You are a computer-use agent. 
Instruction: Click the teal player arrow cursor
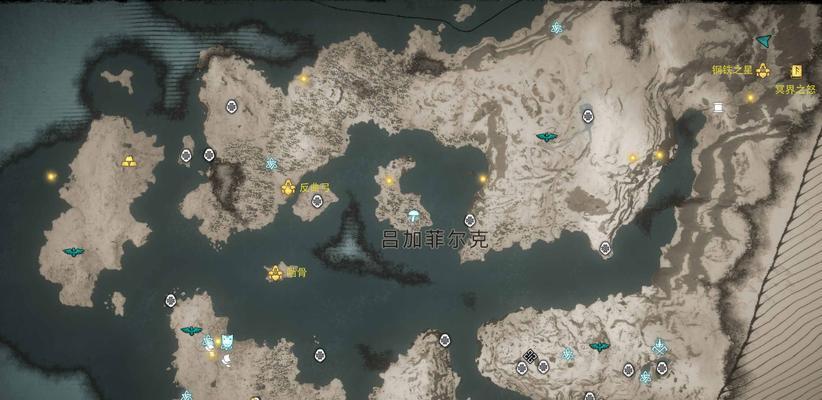764,41
